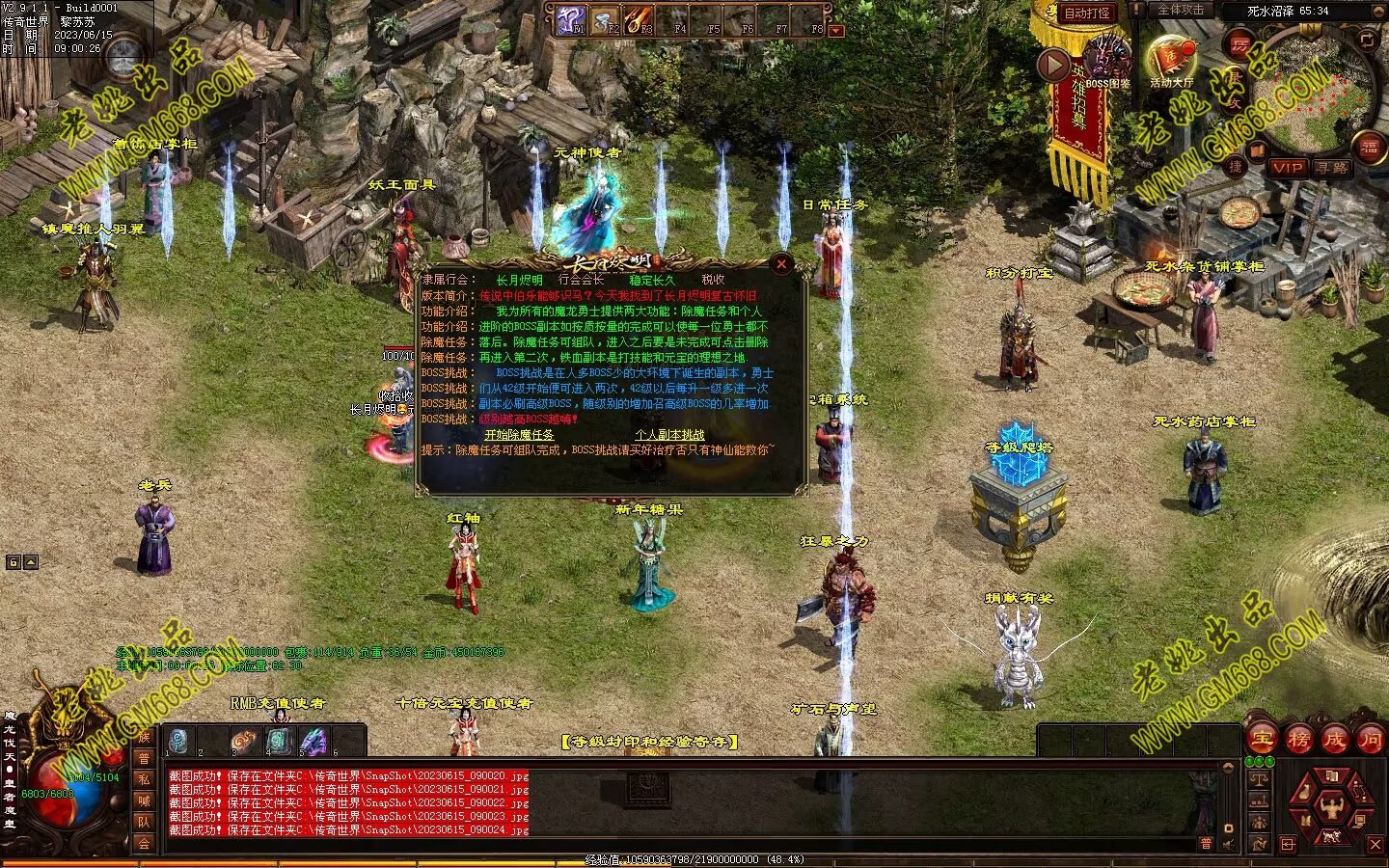This screenshot has width=1389, height=868.
Task: Open the BOSS图鉴 bestiary icon
Action: 1107,60
